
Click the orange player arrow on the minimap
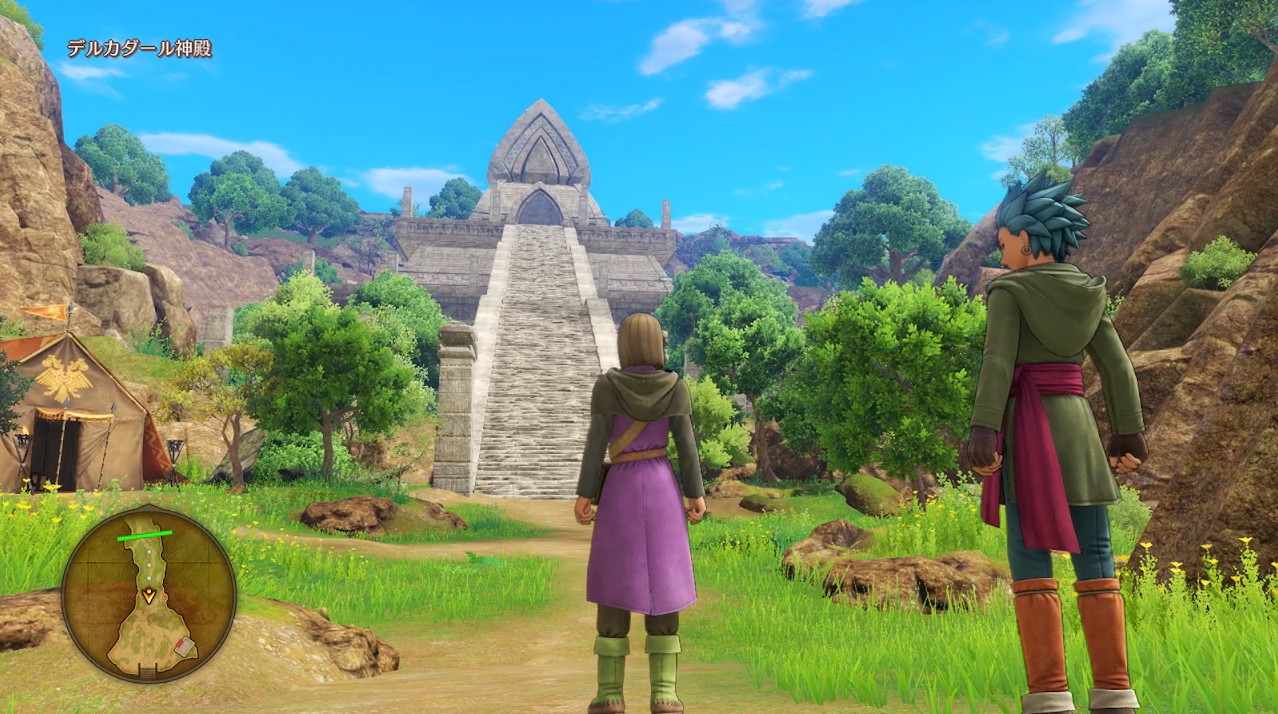(149, 594)
